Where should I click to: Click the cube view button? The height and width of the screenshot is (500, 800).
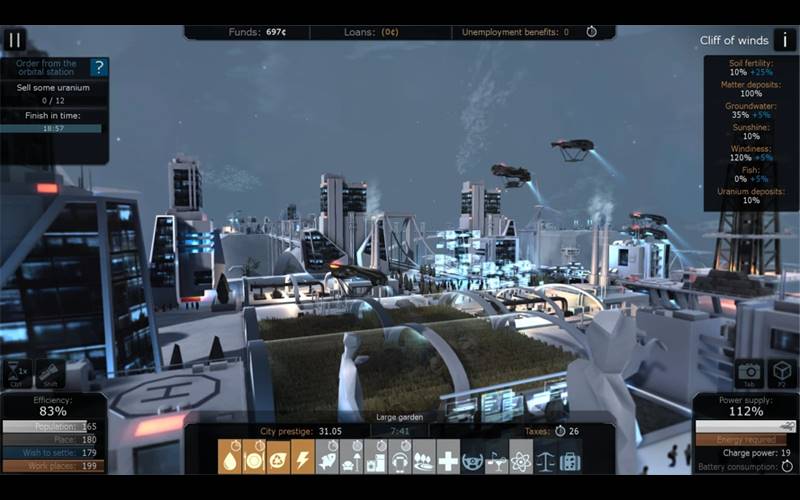(x=782, y=372)
